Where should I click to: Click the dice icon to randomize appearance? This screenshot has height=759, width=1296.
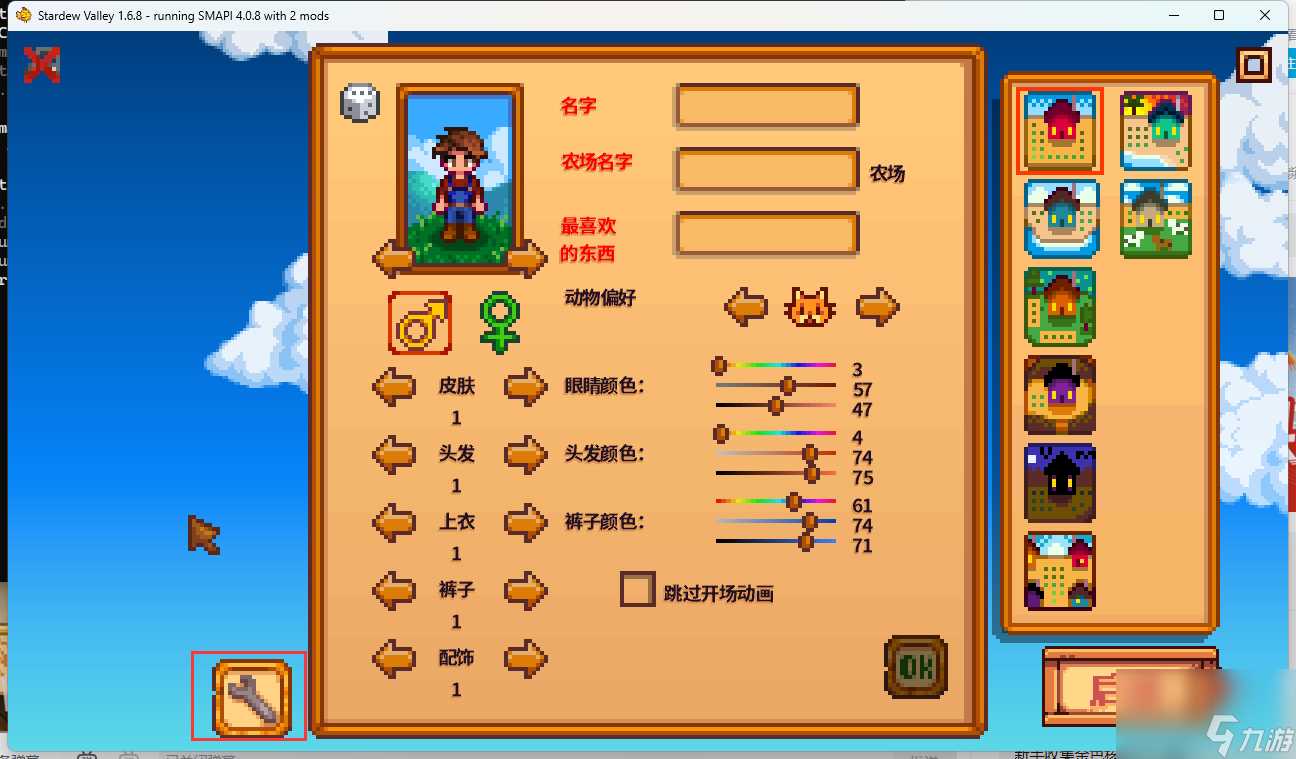(x=359, y=101)
